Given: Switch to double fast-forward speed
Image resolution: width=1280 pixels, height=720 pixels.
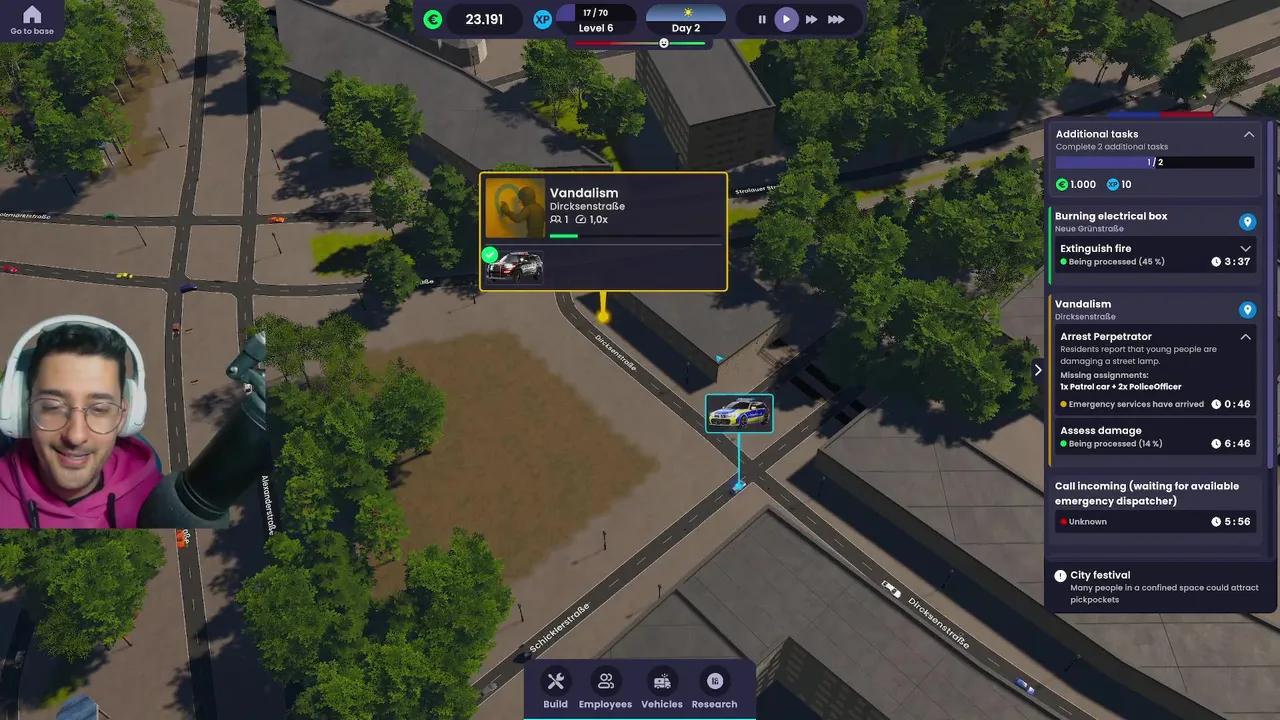Looking at the screenshot, I should 811,19.
